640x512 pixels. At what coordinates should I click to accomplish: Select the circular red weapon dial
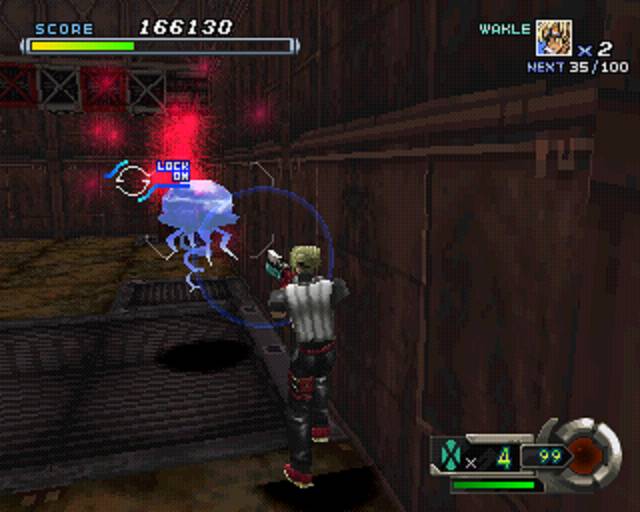coord(591,453)
